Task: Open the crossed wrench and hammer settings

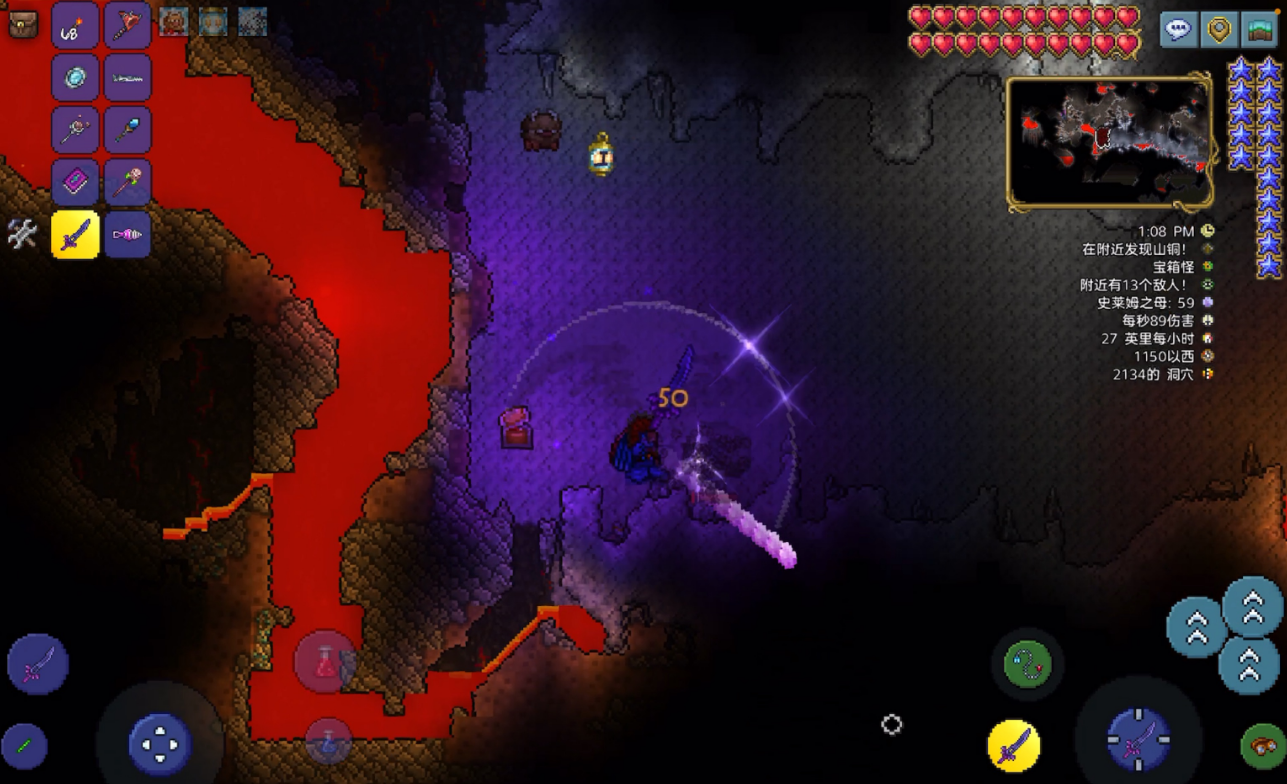Action: point(22,235)
